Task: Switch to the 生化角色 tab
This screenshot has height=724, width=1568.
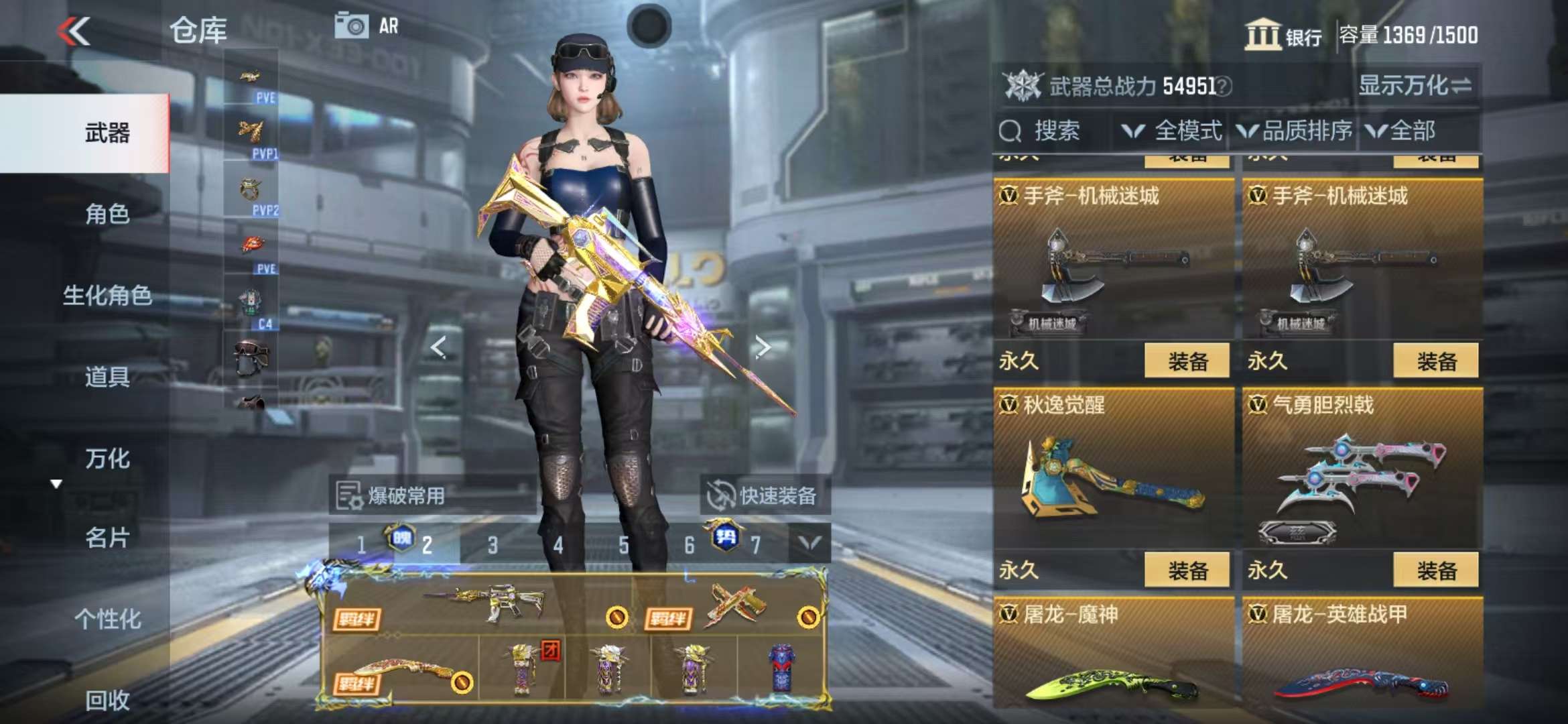Action: click(107, 296)
